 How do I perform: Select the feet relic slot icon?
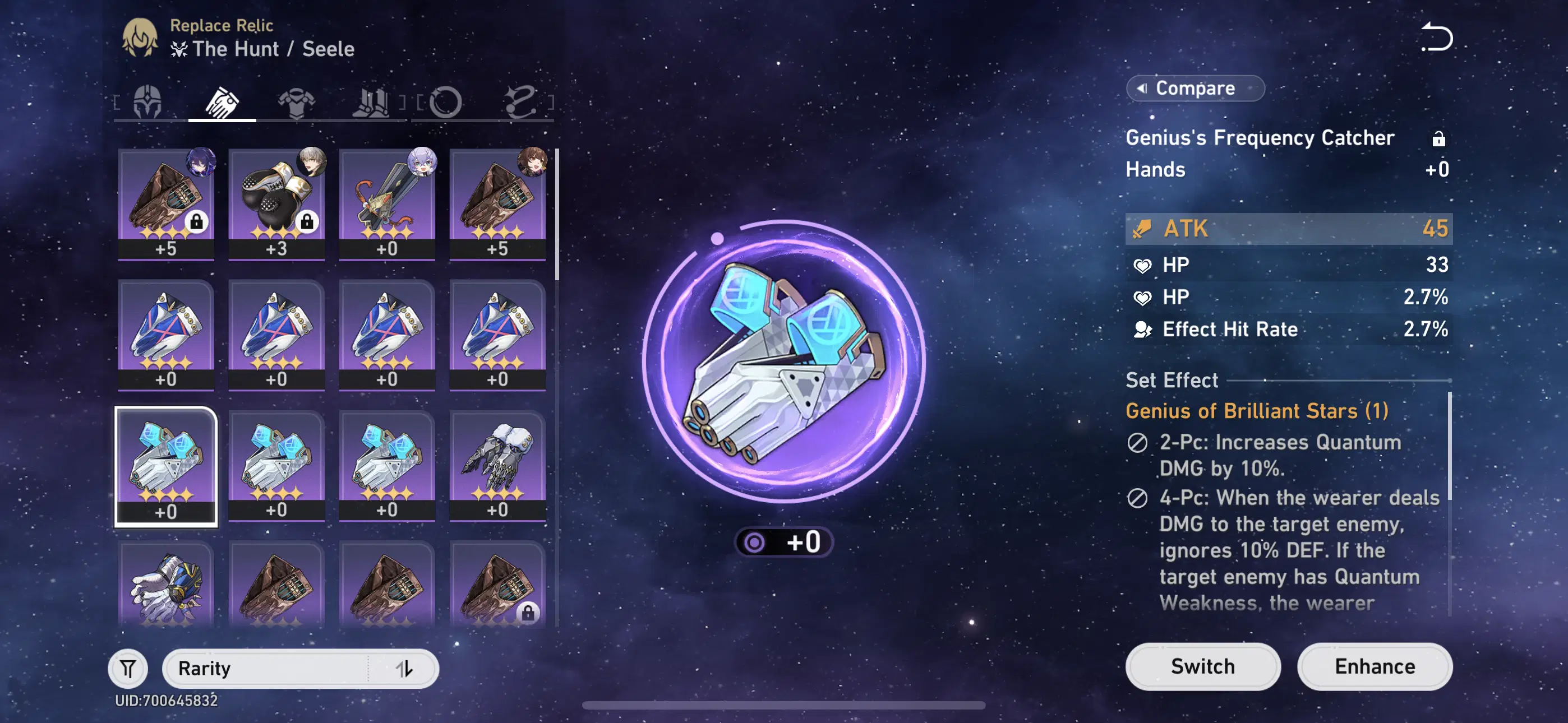(373, 102)
